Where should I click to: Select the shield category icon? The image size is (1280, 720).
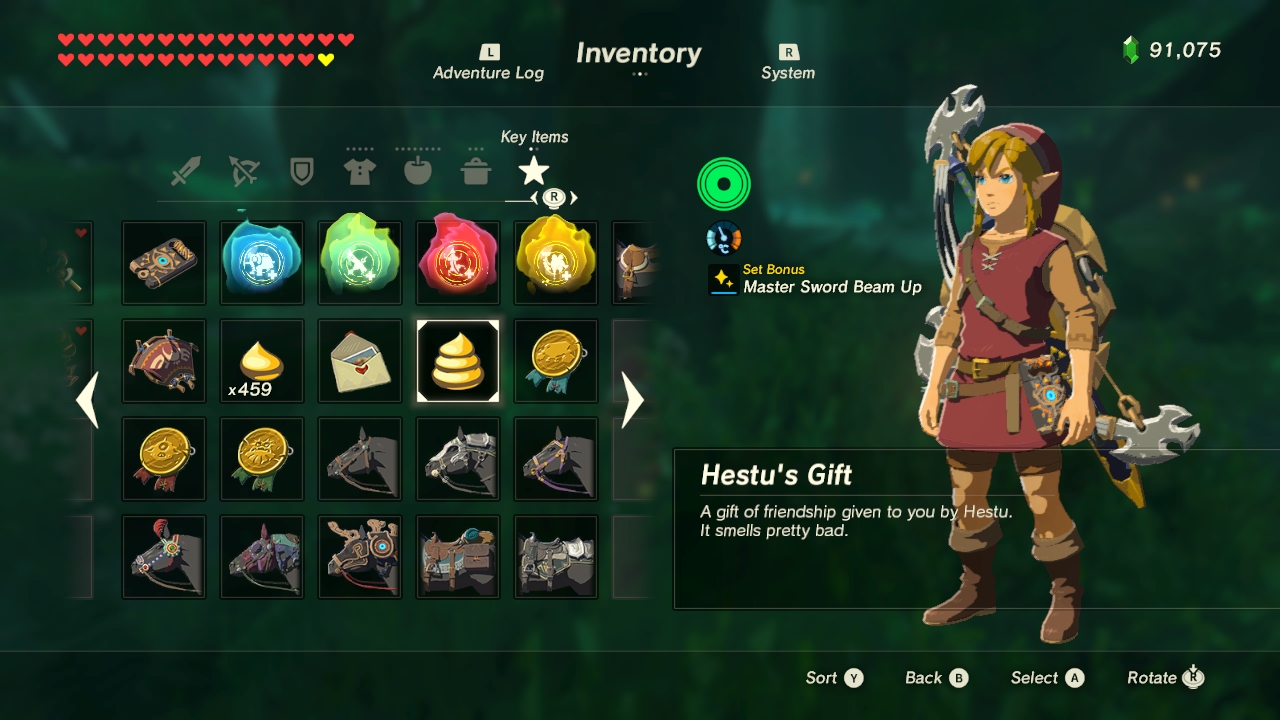pyautogui.click(x=301, y=170)
